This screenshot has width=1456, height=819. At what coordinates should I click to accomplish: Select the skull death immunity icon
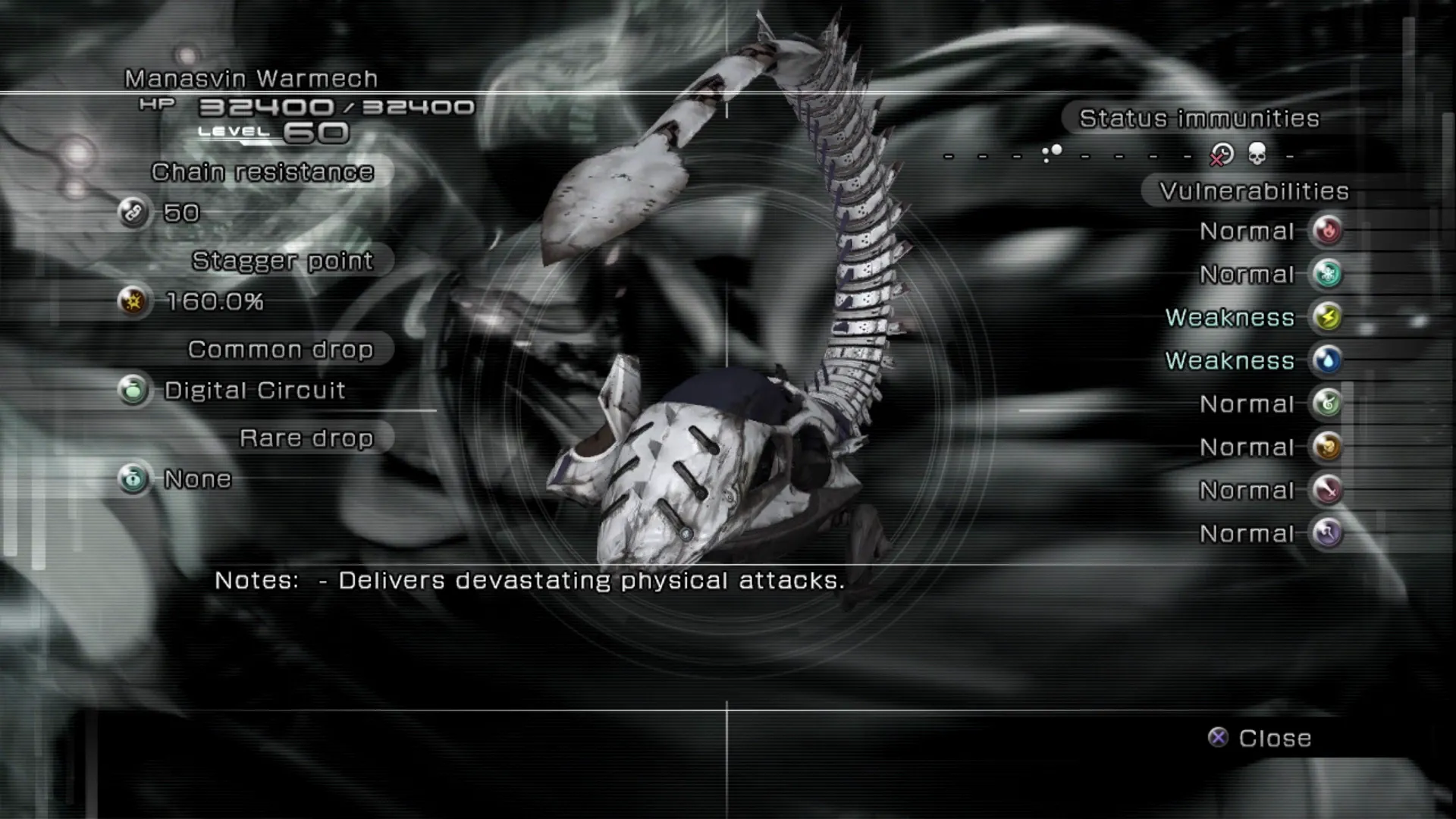pyautogui.click(x=1257, y=155)
